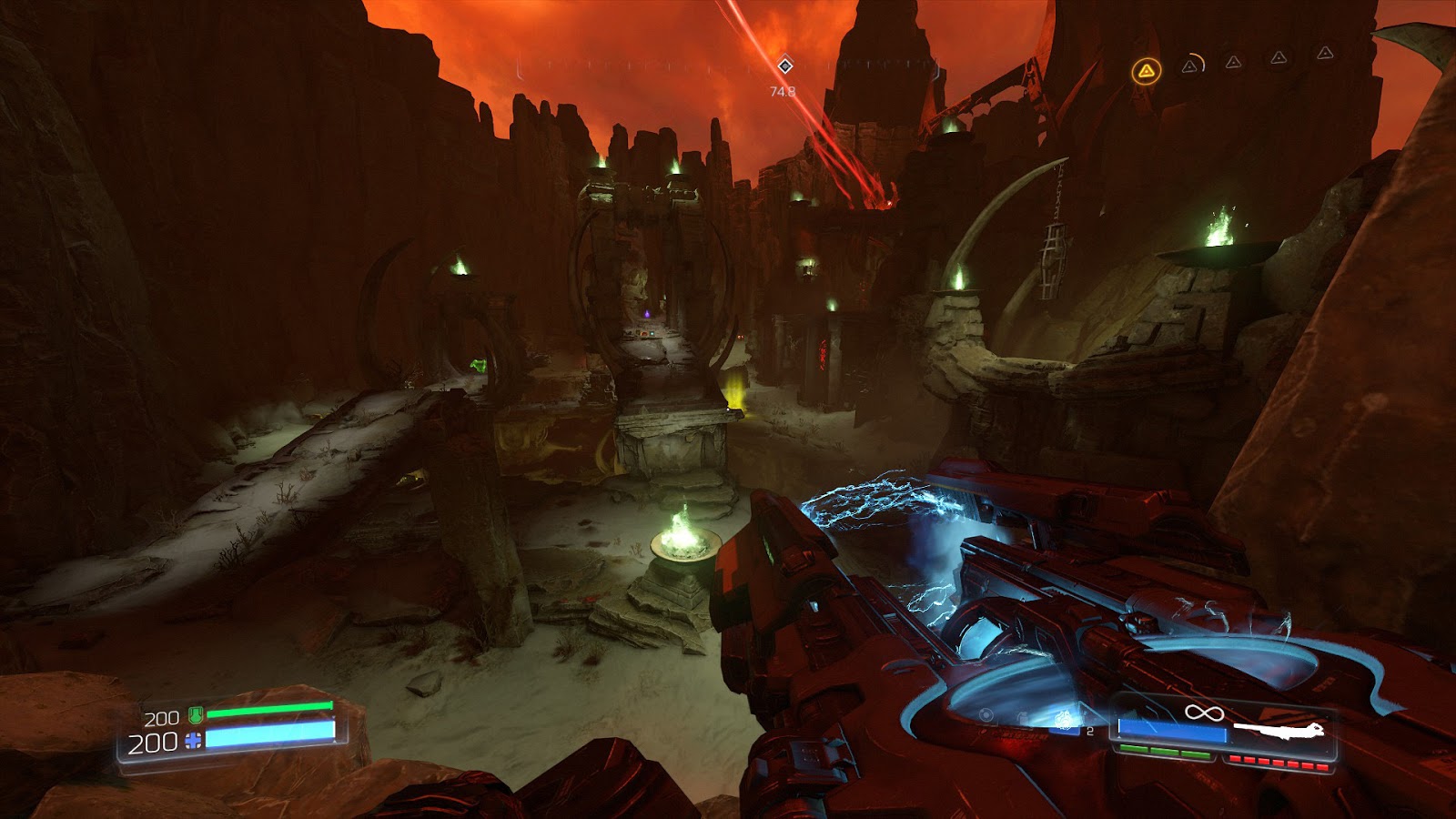Toggle the last red ammo pip
This screenshot has width=1456, height=819.
(x=1321, y=767)
